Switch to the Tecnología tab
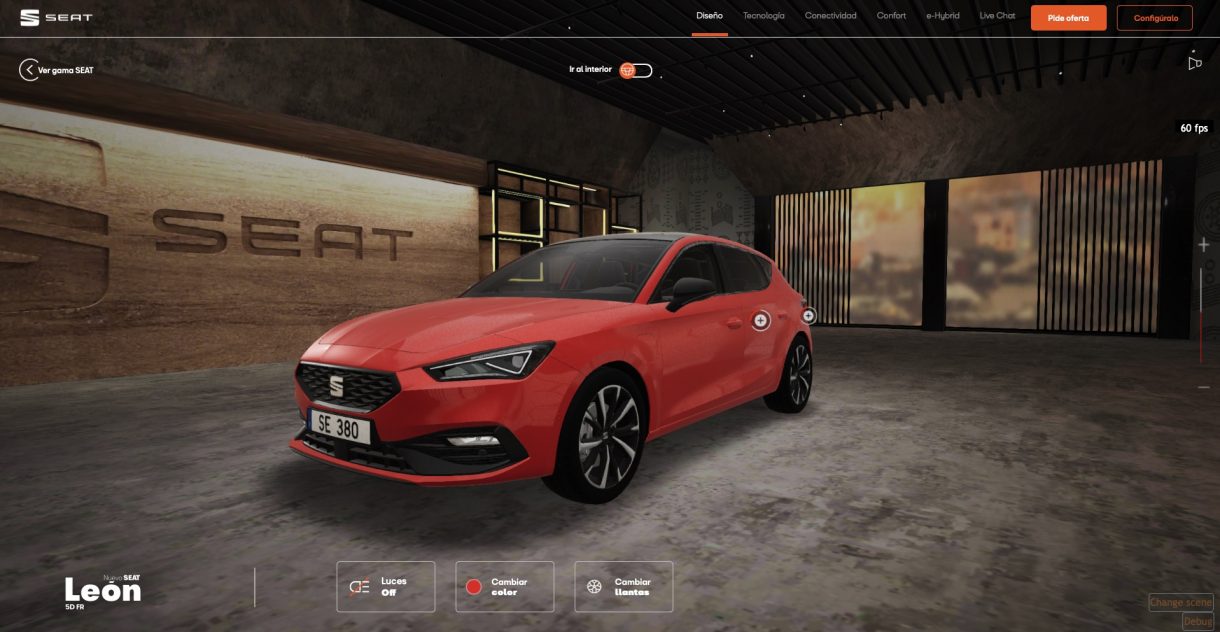Screen dimensions: 1220x632 [x=764, y=16]
